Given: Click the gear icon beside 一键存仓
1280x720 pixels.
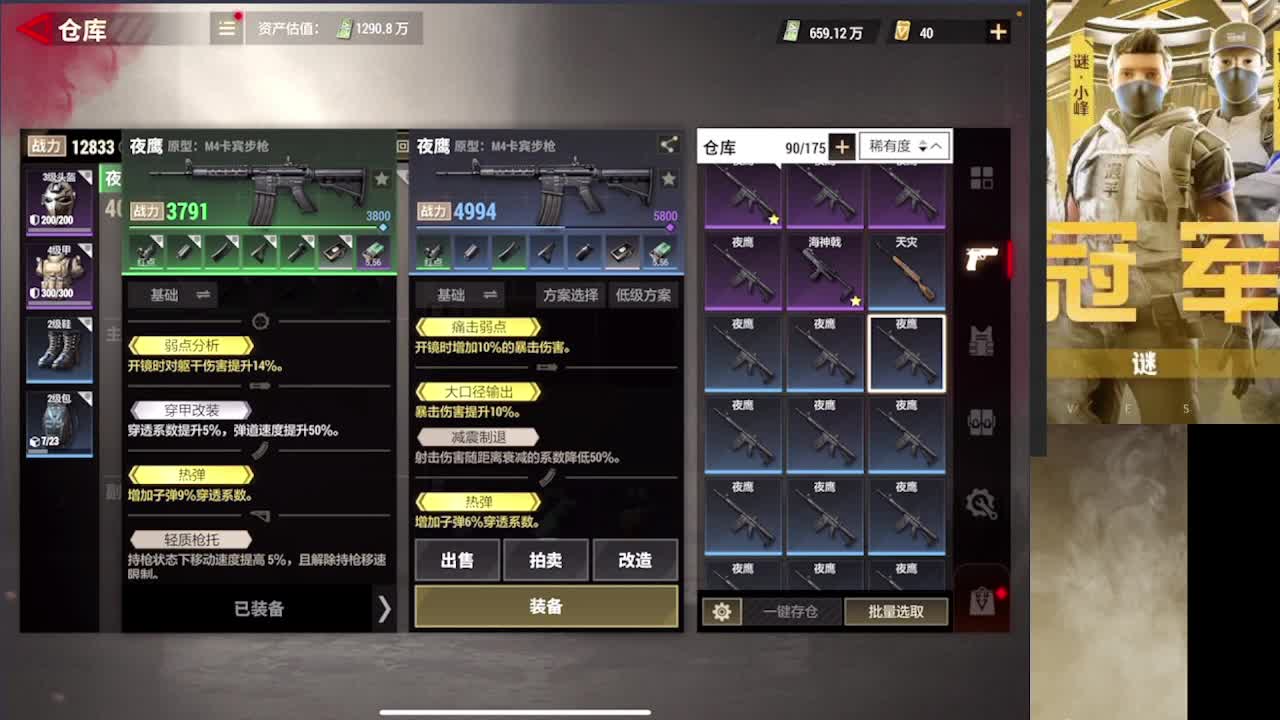Looking at the screenshot, I should pos(722,611).
